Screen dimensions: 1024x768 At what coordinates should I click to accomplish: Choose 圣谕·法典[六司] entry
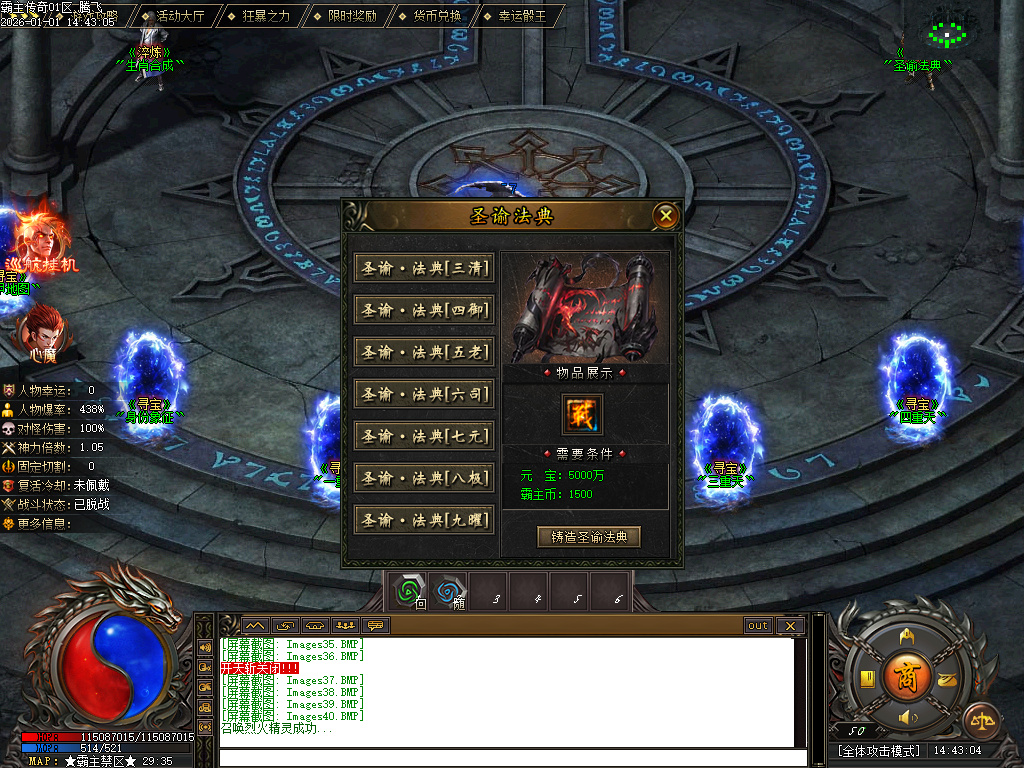click(424, 394)
